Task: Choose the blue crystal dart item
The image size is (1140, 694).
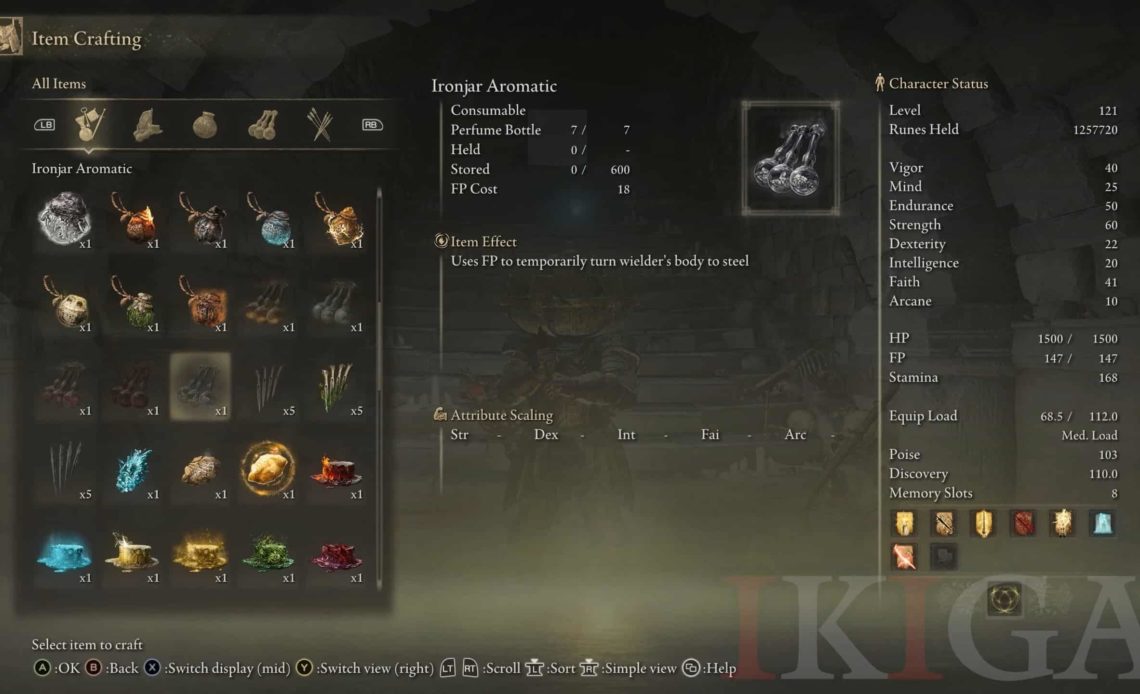Action: tap(132, 469)
